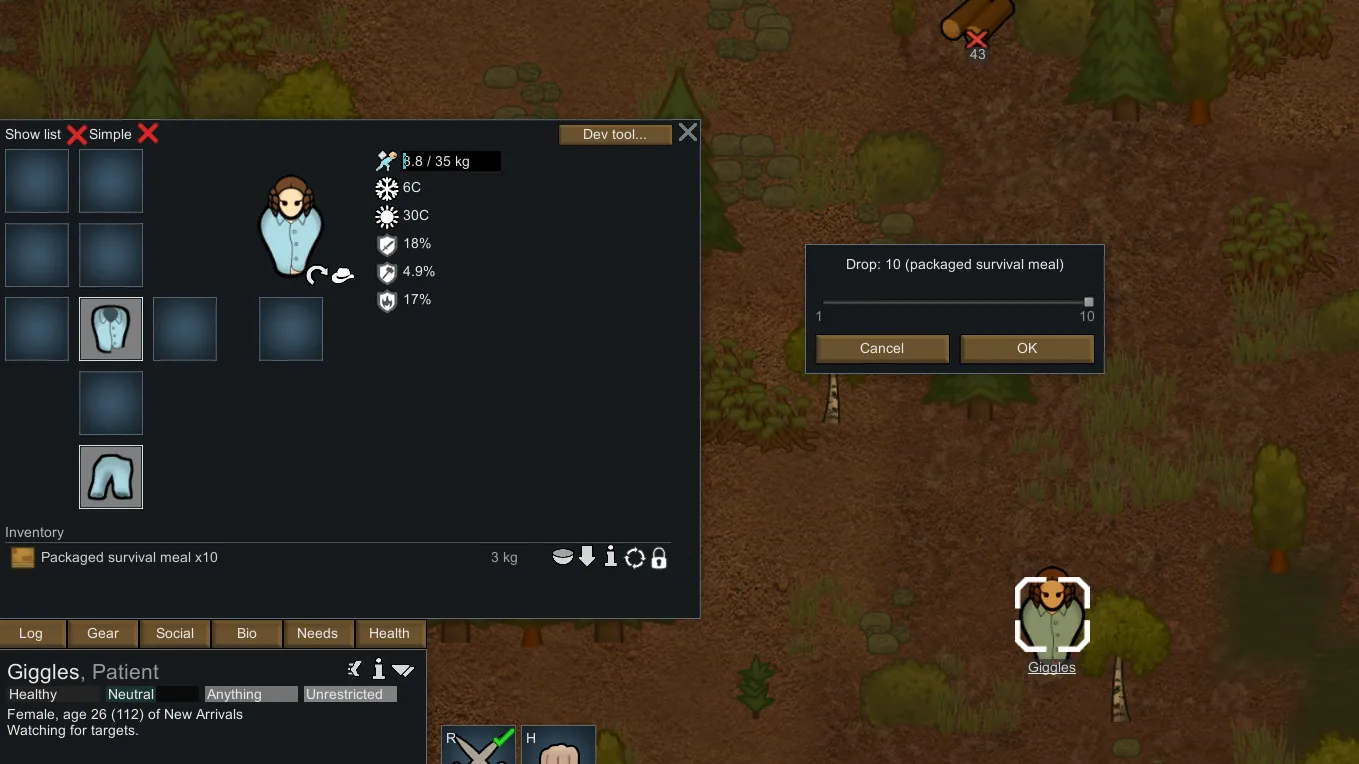
Task: Switch to the Log tab
Action: pyautogui.click(x=31, y=633)
